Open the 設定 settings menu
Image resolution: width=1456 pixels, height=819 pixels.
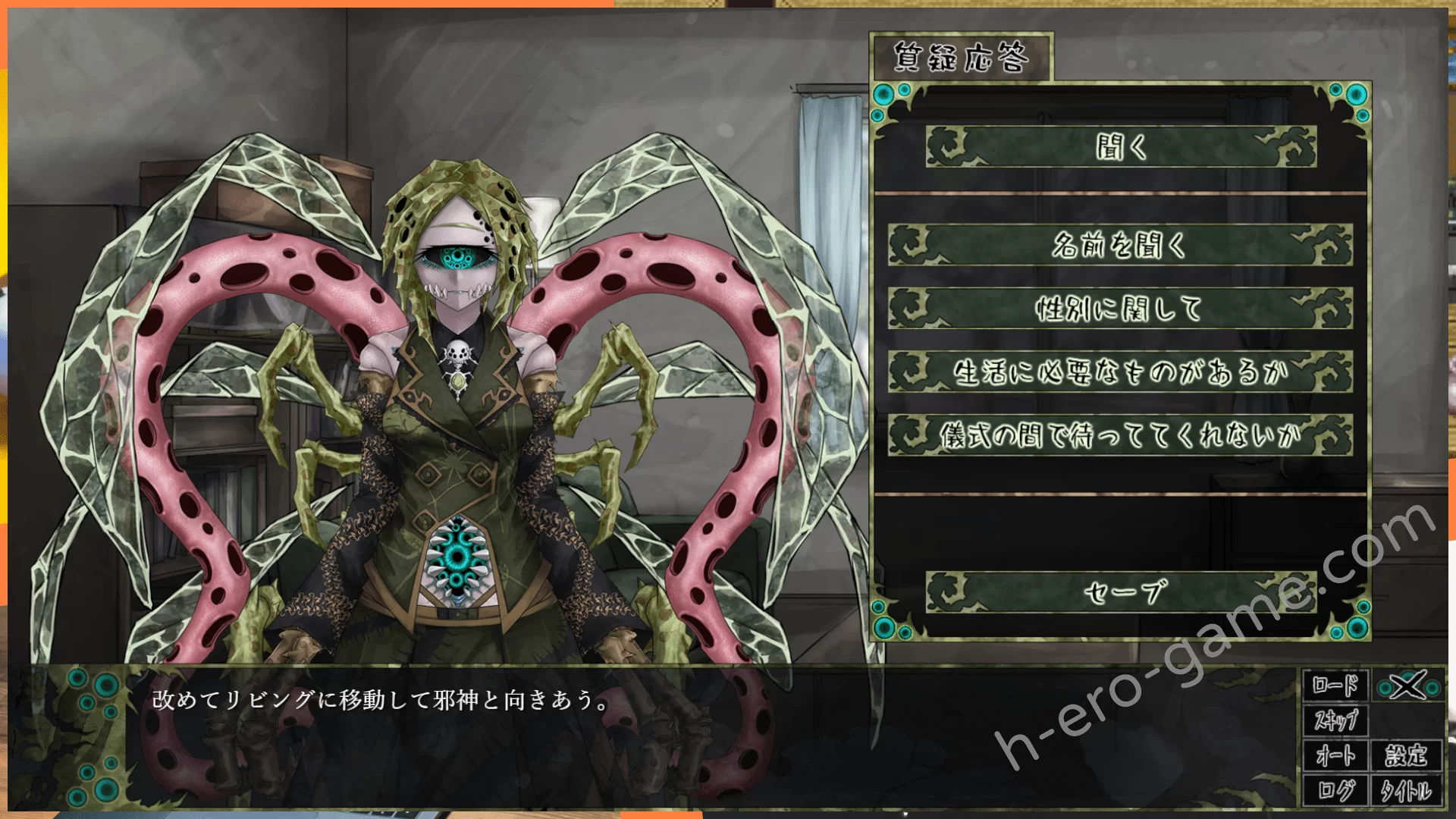[1406, 755]
